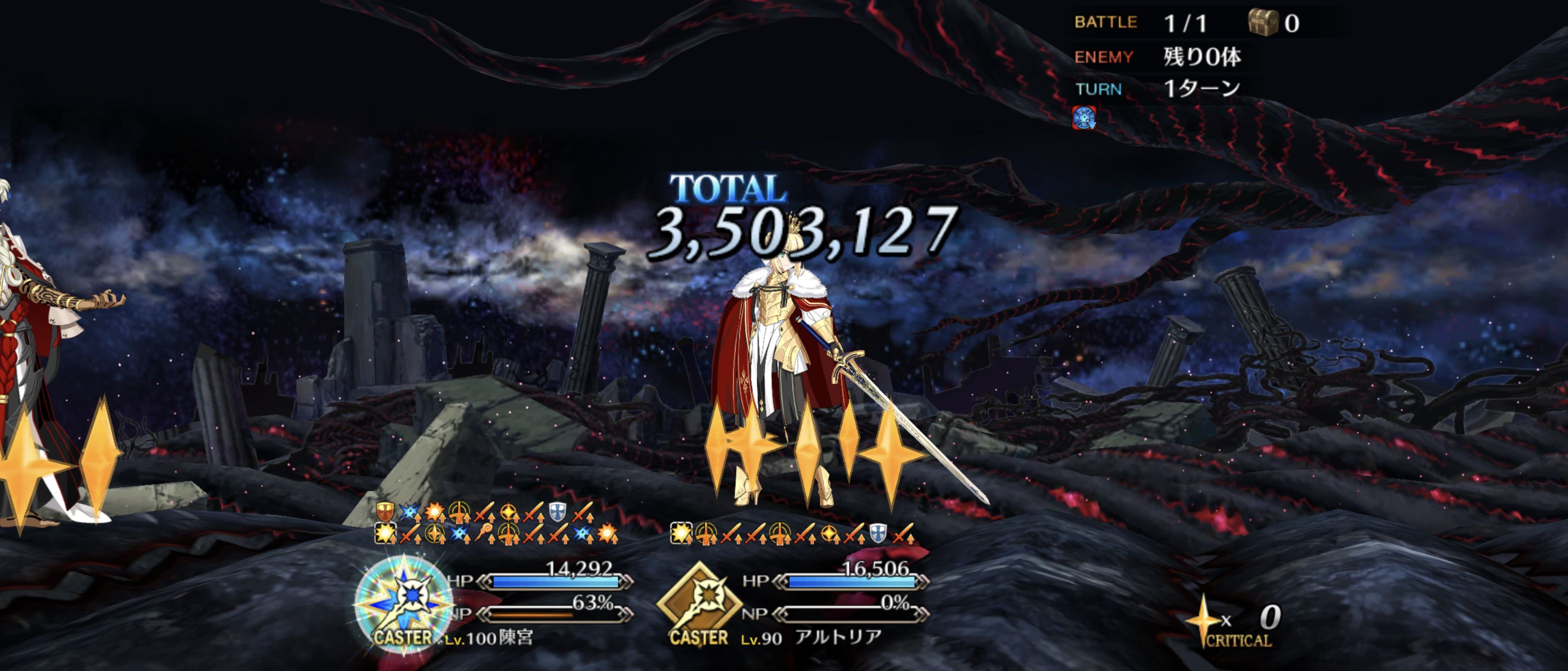
Task: Tap Artoria's gold Caster class icon
Action: pos(699,603)
